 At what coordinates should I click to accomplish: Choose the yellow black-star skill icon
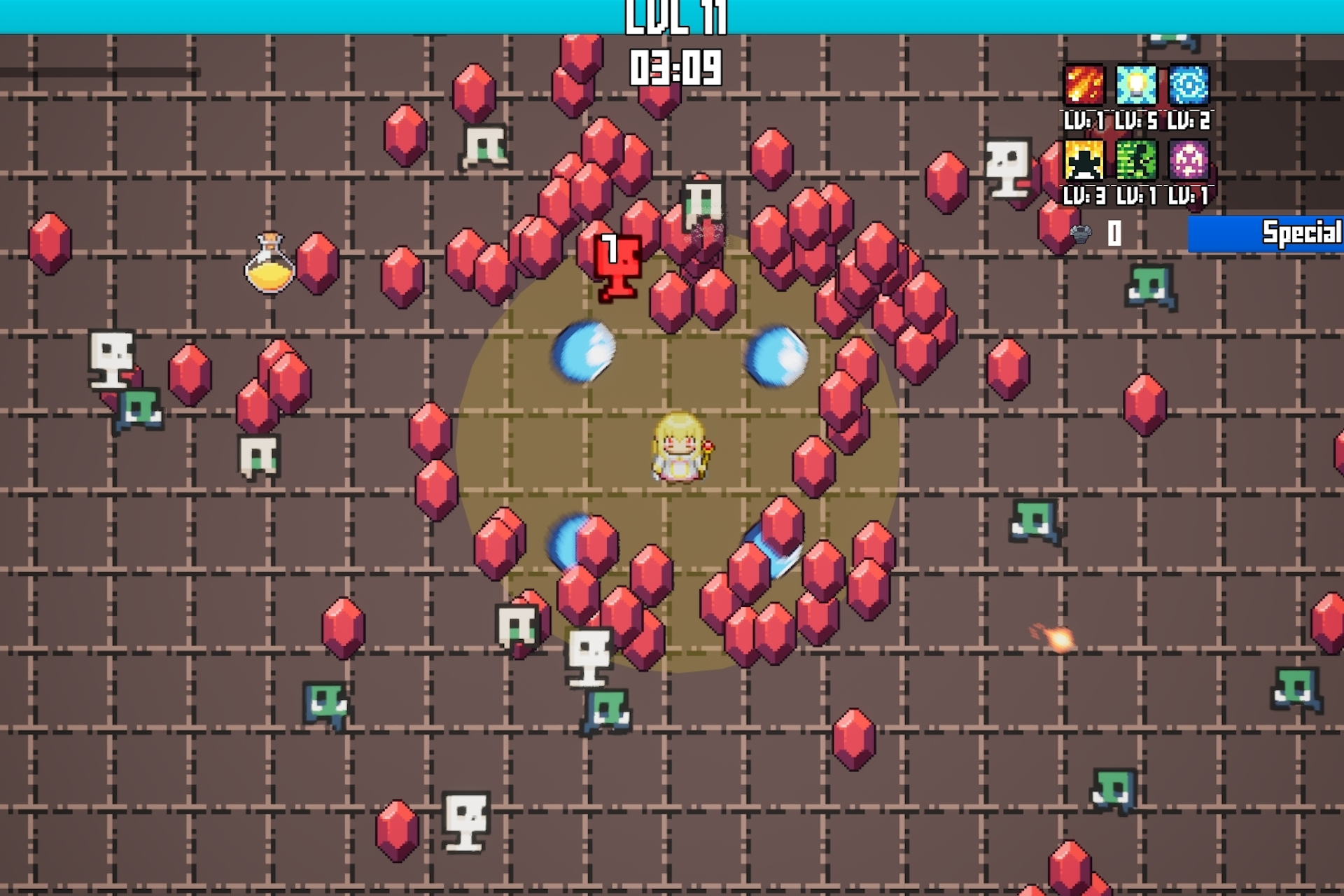(x=1084, y=160)
